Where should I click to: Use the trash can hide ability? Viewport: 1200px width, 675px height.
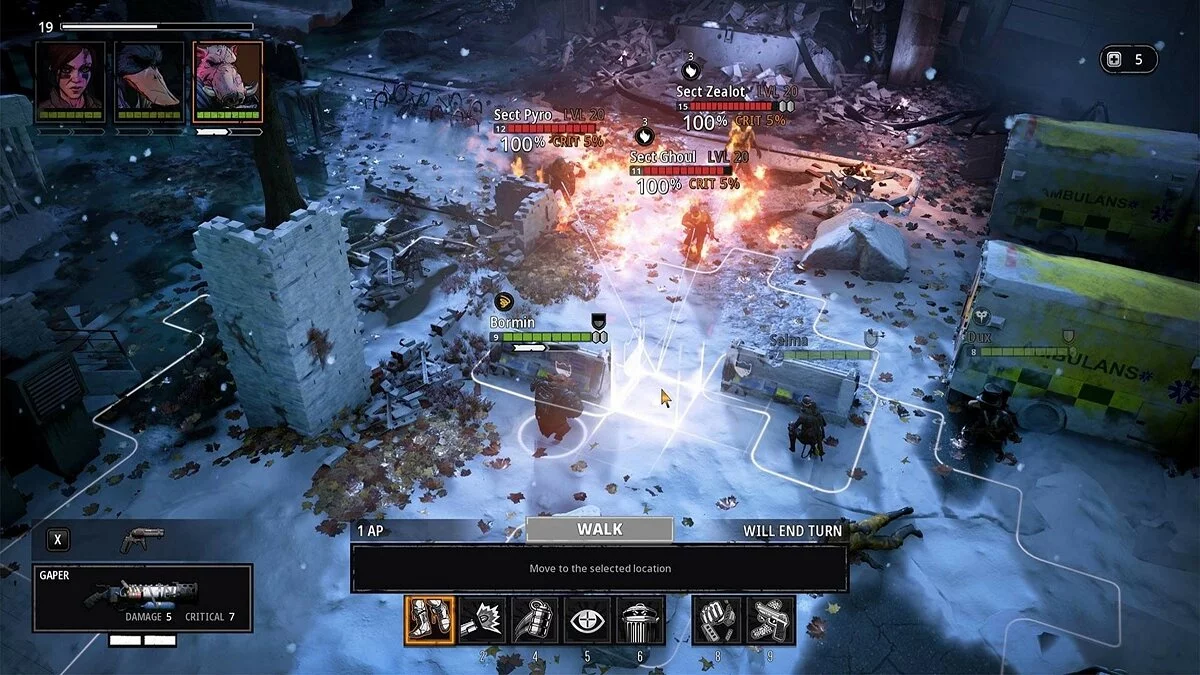(640, 620)
